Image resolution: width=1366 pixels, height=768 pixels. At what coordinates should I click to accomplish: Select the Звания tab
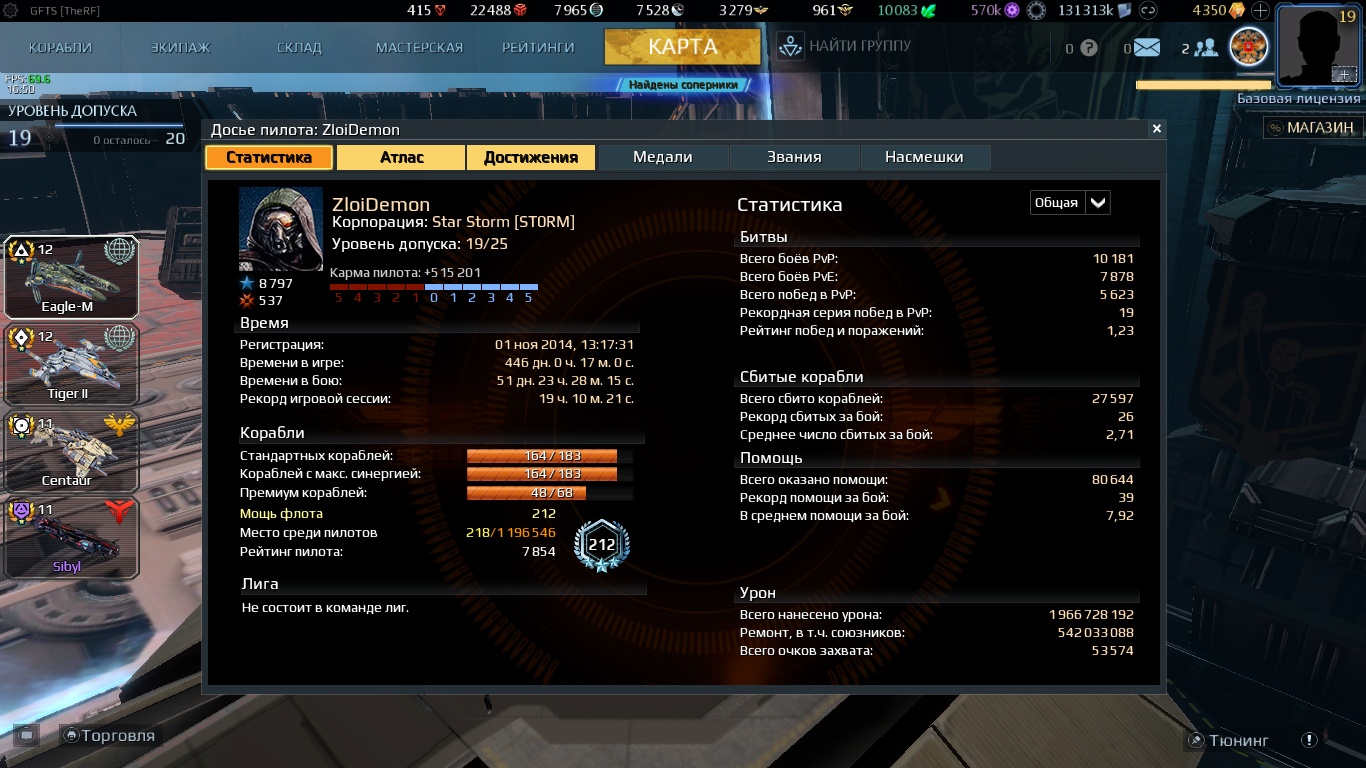794,157
